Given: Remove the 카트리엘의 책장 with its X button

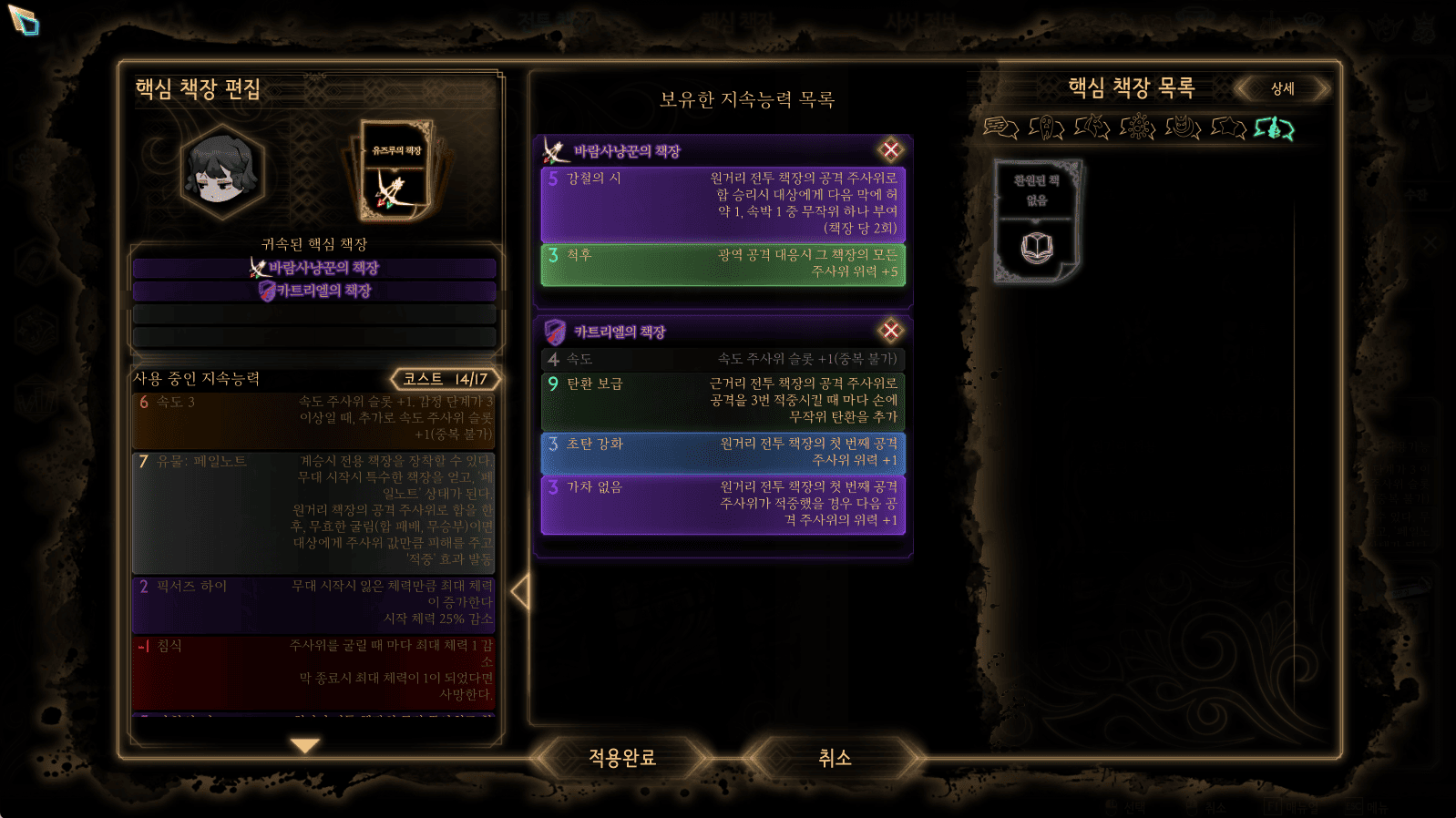Looking at the screenshot, I should [x=890, y=331].
